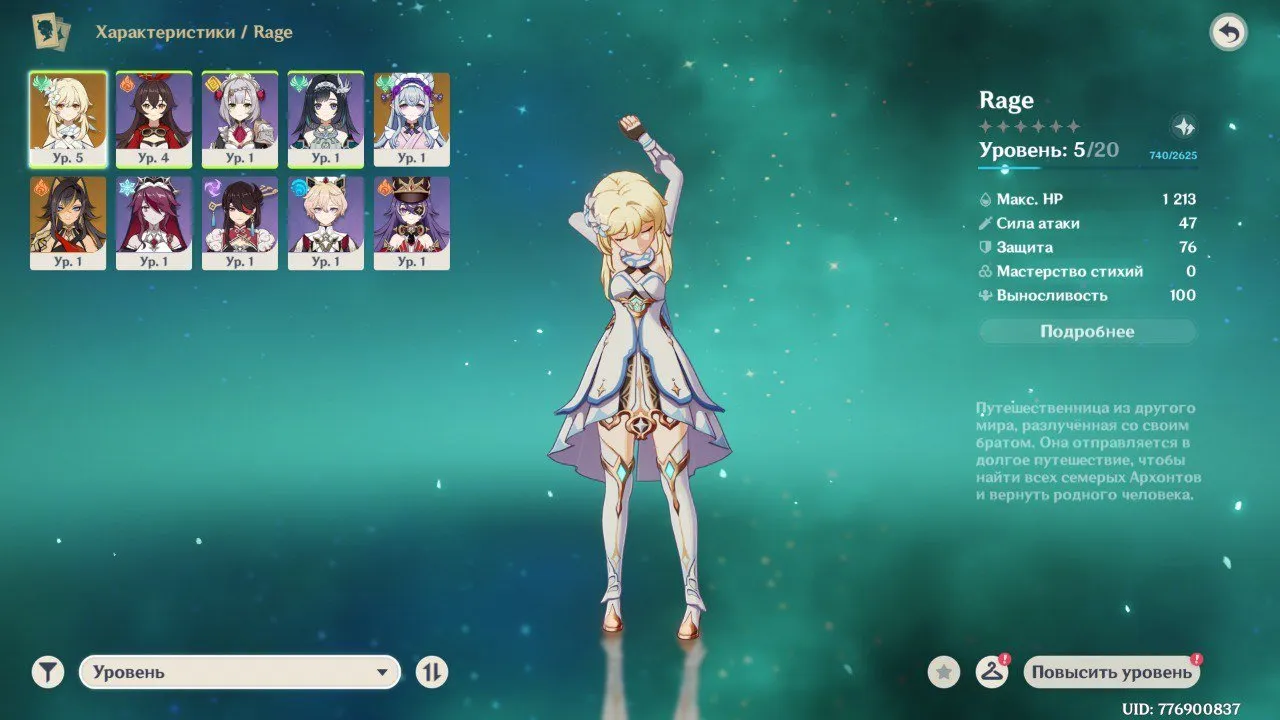Click the sword icon next to Сила атаки
This screenshot has height=720, width=1280.
[x=988, y=223]
